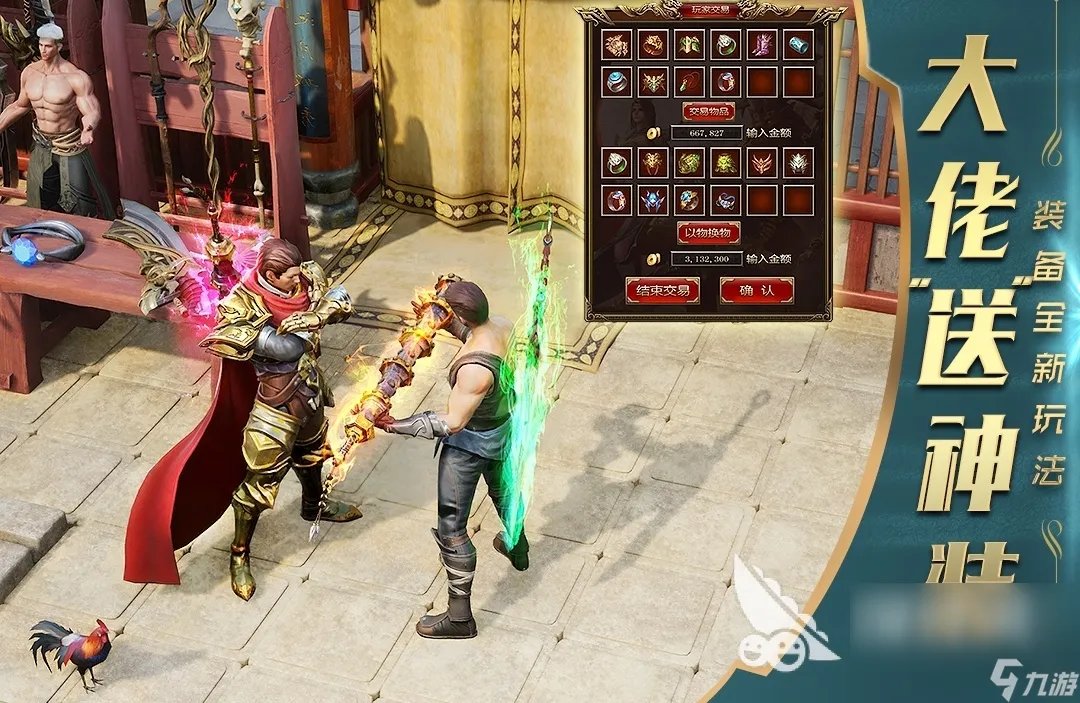Choose the blue gem silver ring slot

(x=617, y=81)
